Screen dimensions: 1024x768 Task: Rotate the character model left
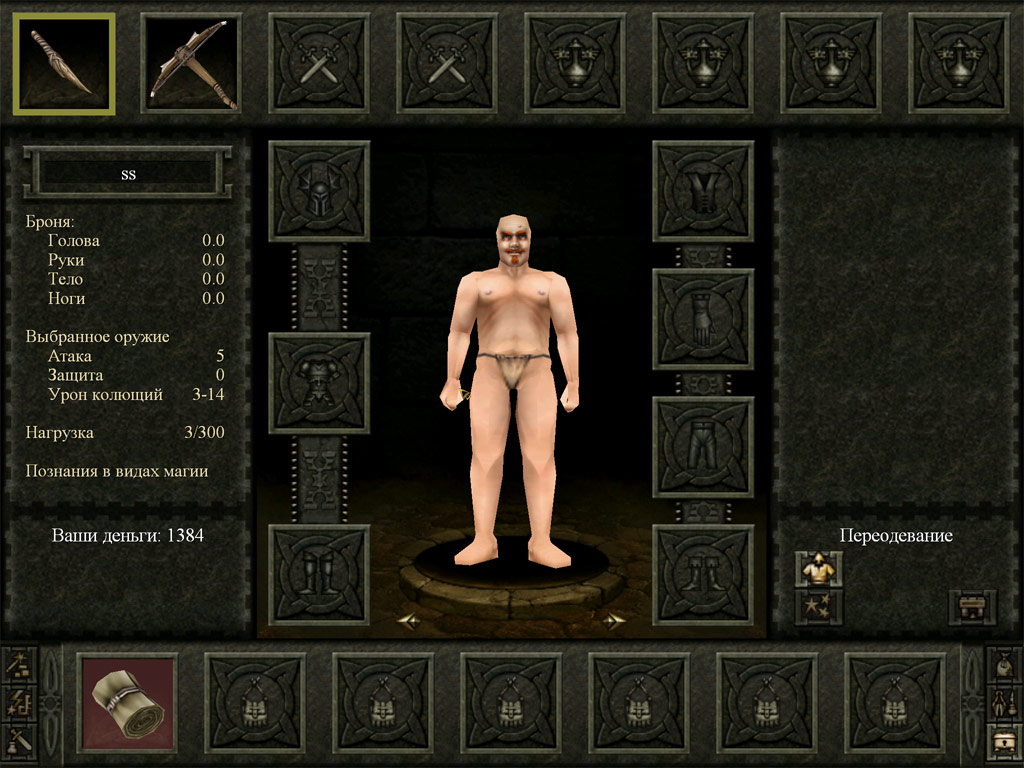pyautogui.click(x=408, y=621)
